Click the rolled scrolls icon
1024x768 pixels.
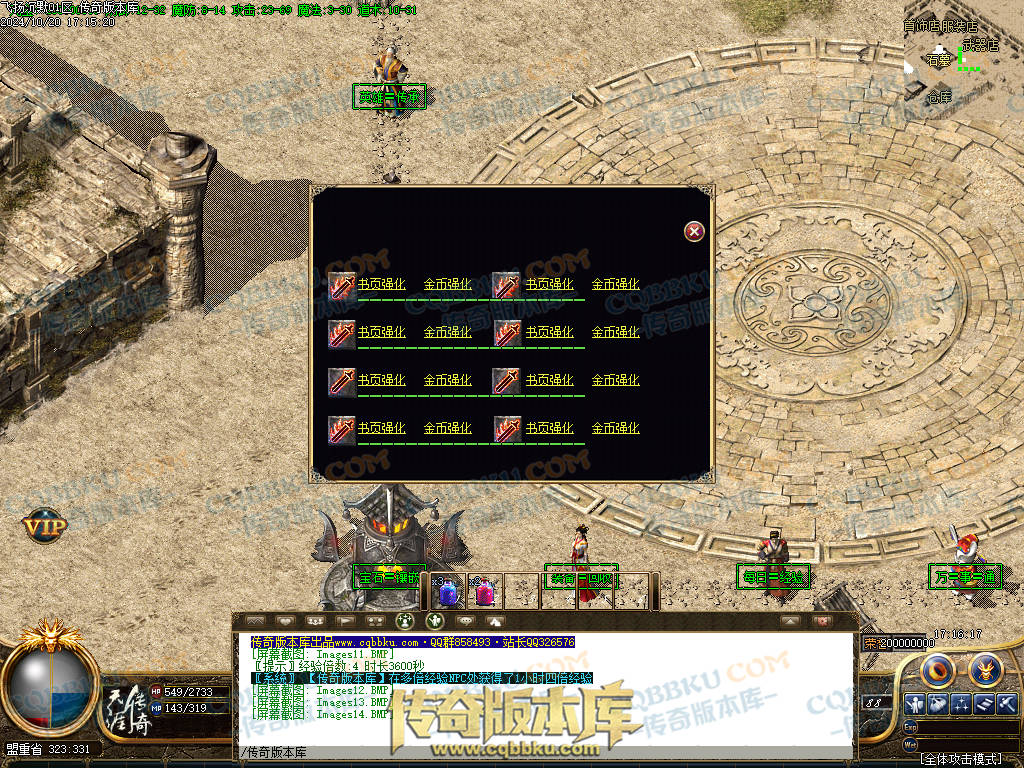[x=983, y=705]
